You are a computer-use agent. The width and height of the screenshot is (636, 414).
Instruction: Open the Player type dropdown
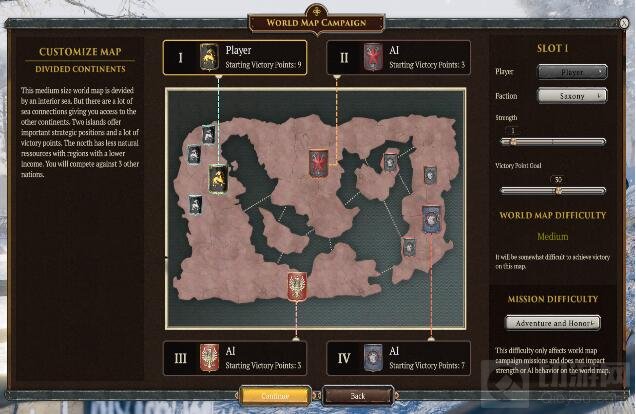[x=572, y=72]
